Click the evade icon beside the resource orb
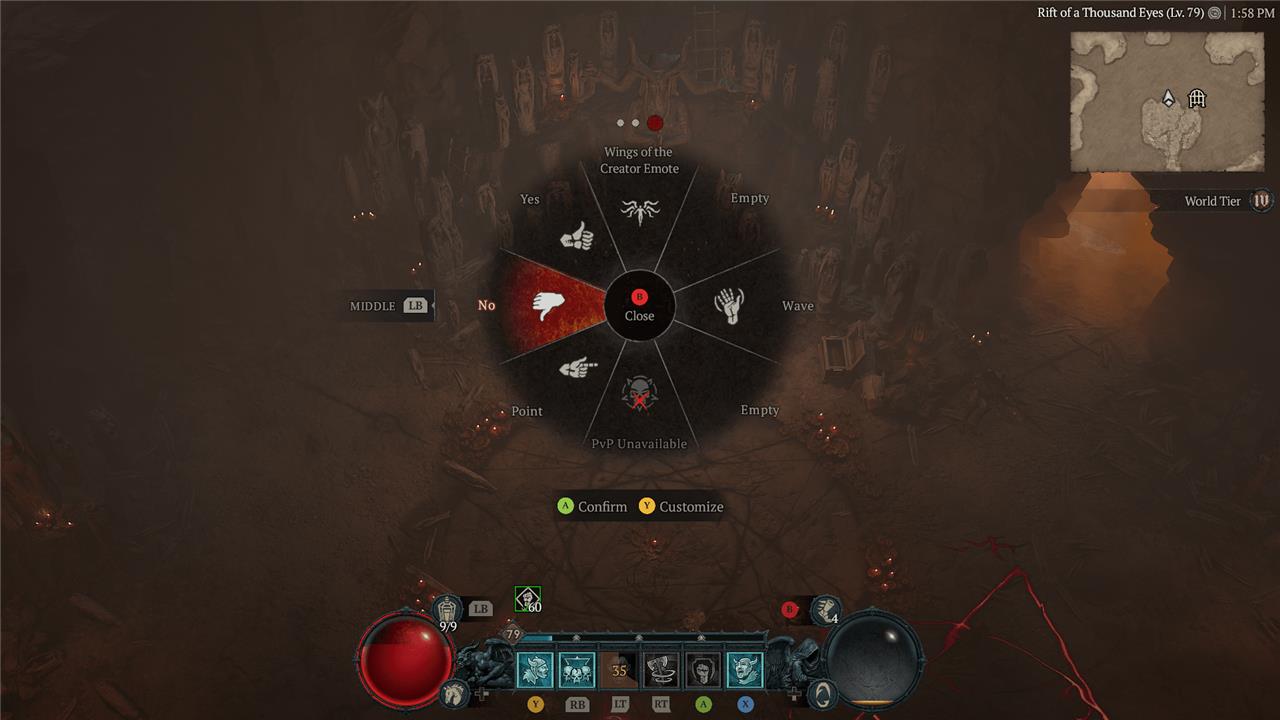This screenshot has width=1280, height=720. point(821,692)
